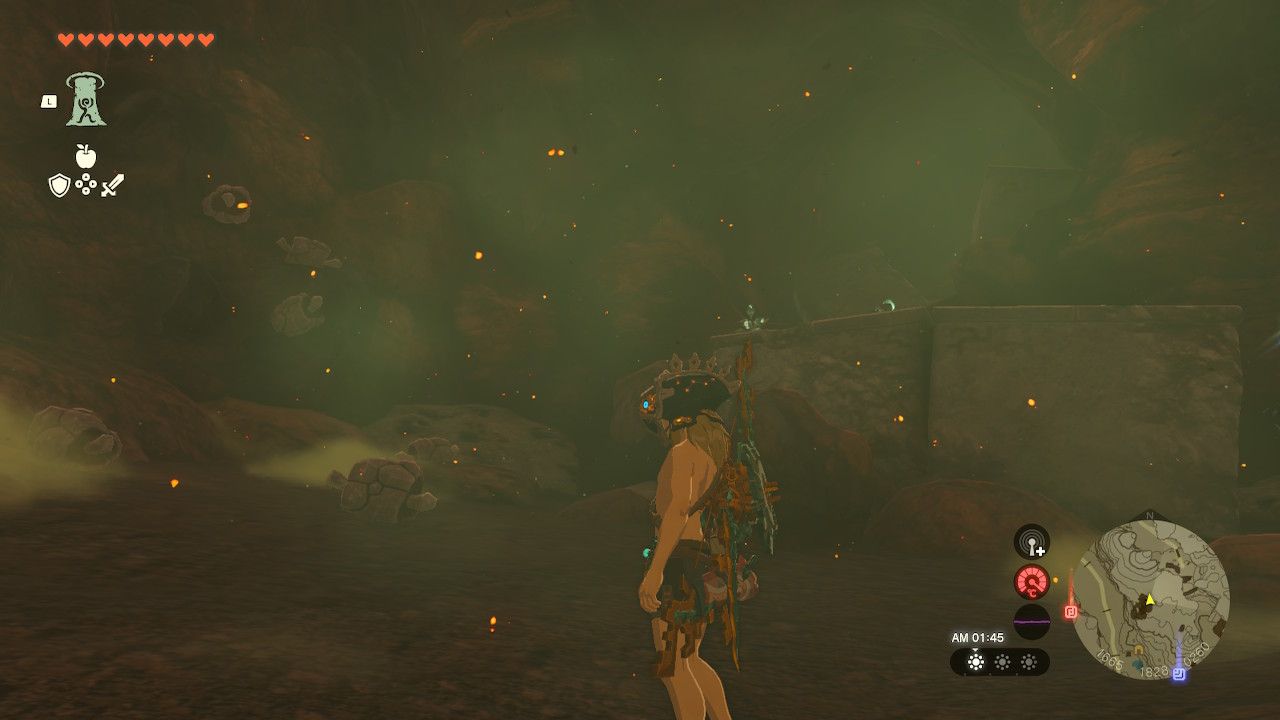Check the red temperature gauge
Viewport: 1280px width, 720px height.
(1032, 582)
